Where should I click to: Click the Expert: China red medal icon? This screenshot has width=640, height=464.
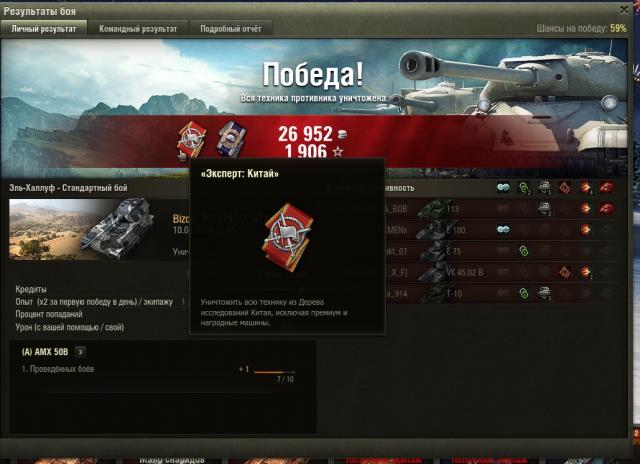[x=191, y=139]
